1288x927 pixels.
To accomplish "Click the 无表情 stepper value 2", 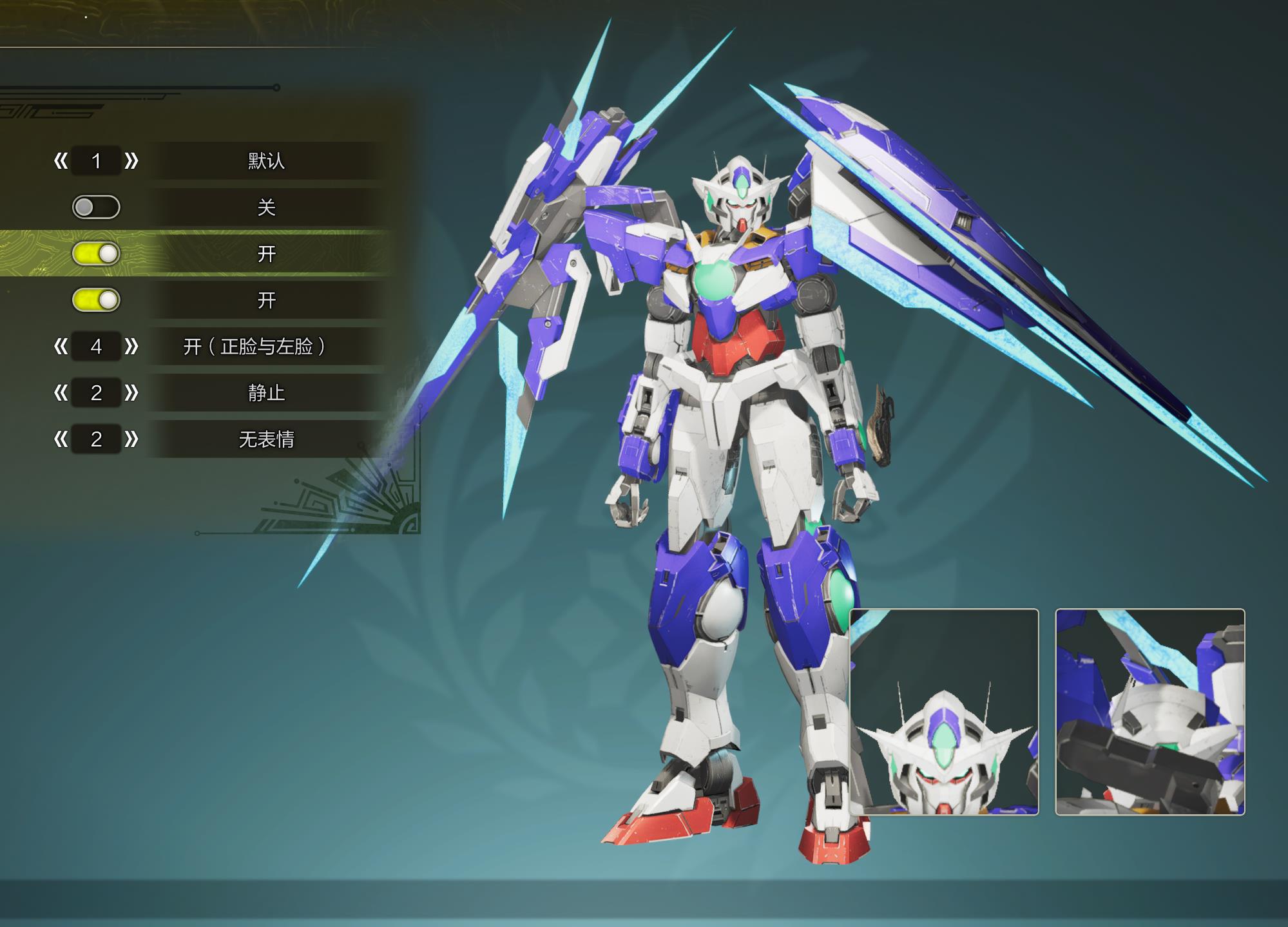I will [97, 439].
